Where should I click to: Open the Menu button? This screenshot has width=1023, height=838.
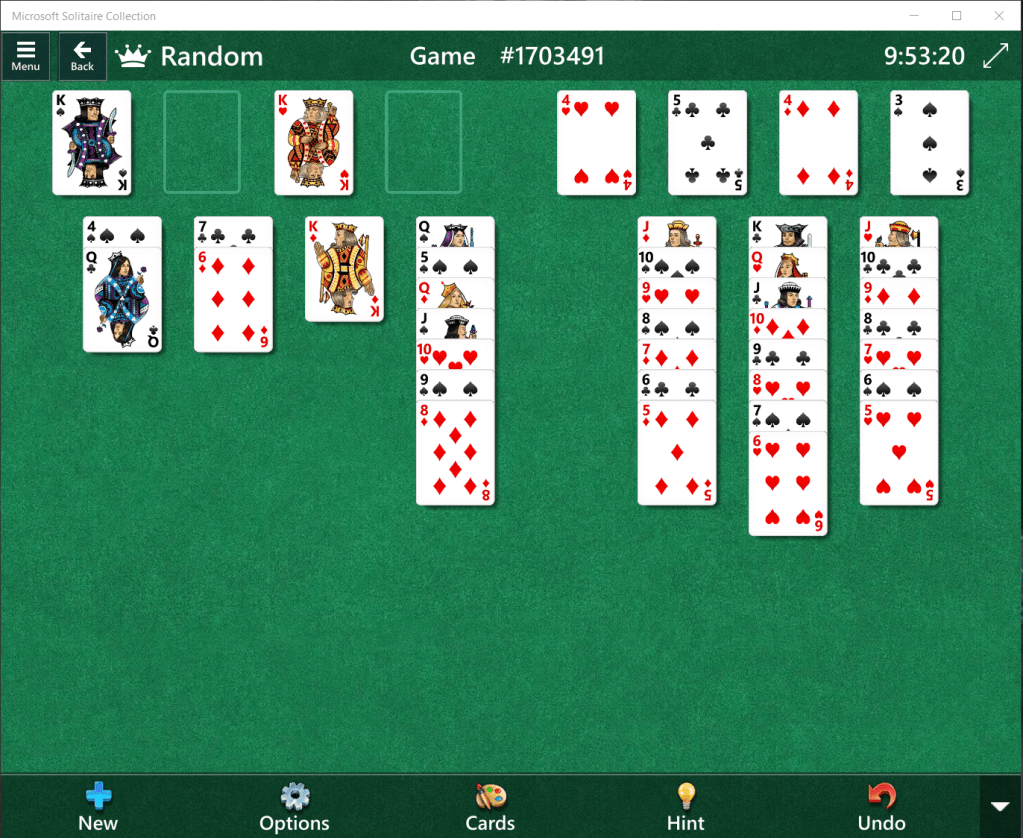(26, 55)
